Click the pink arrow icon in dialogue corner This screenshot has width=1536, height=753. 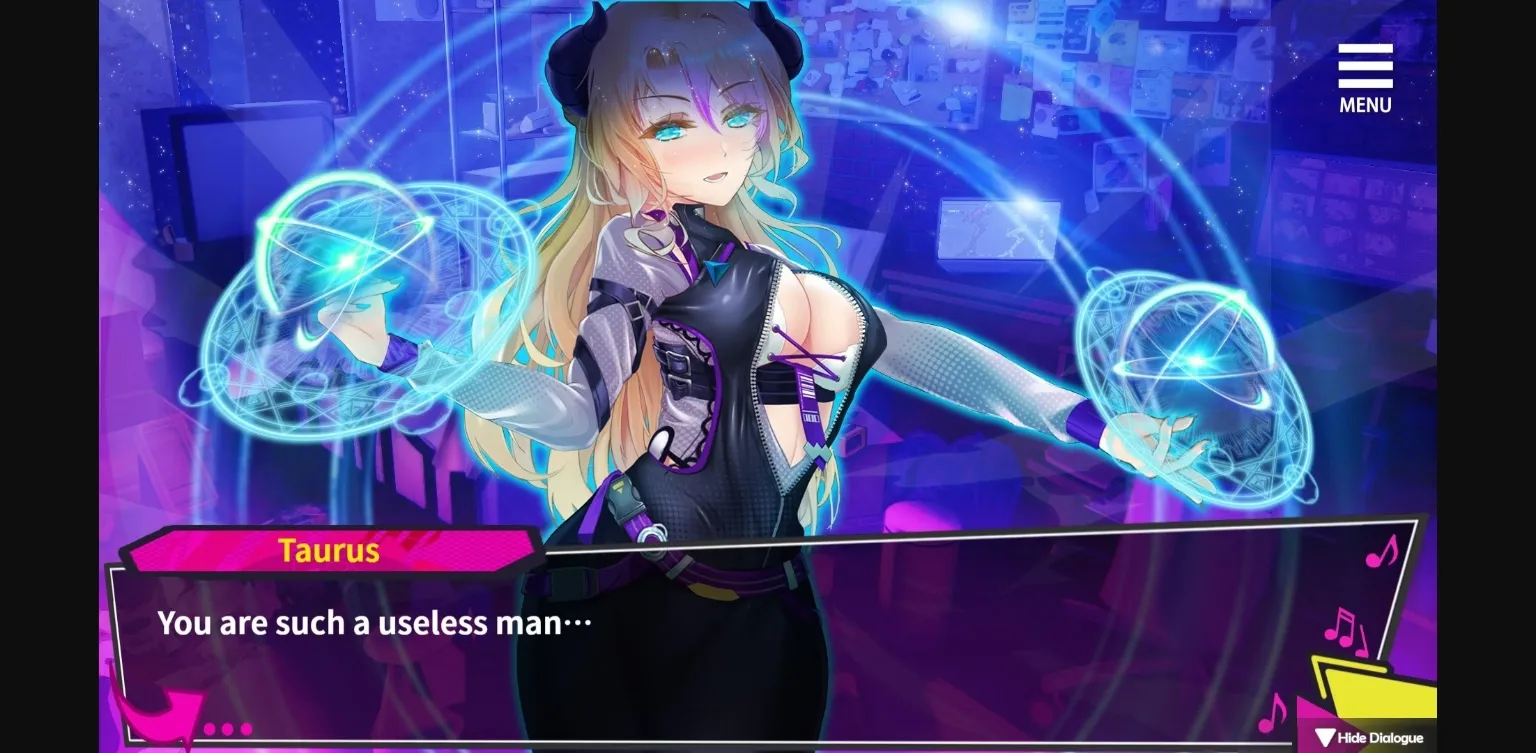tap(160, 716)
